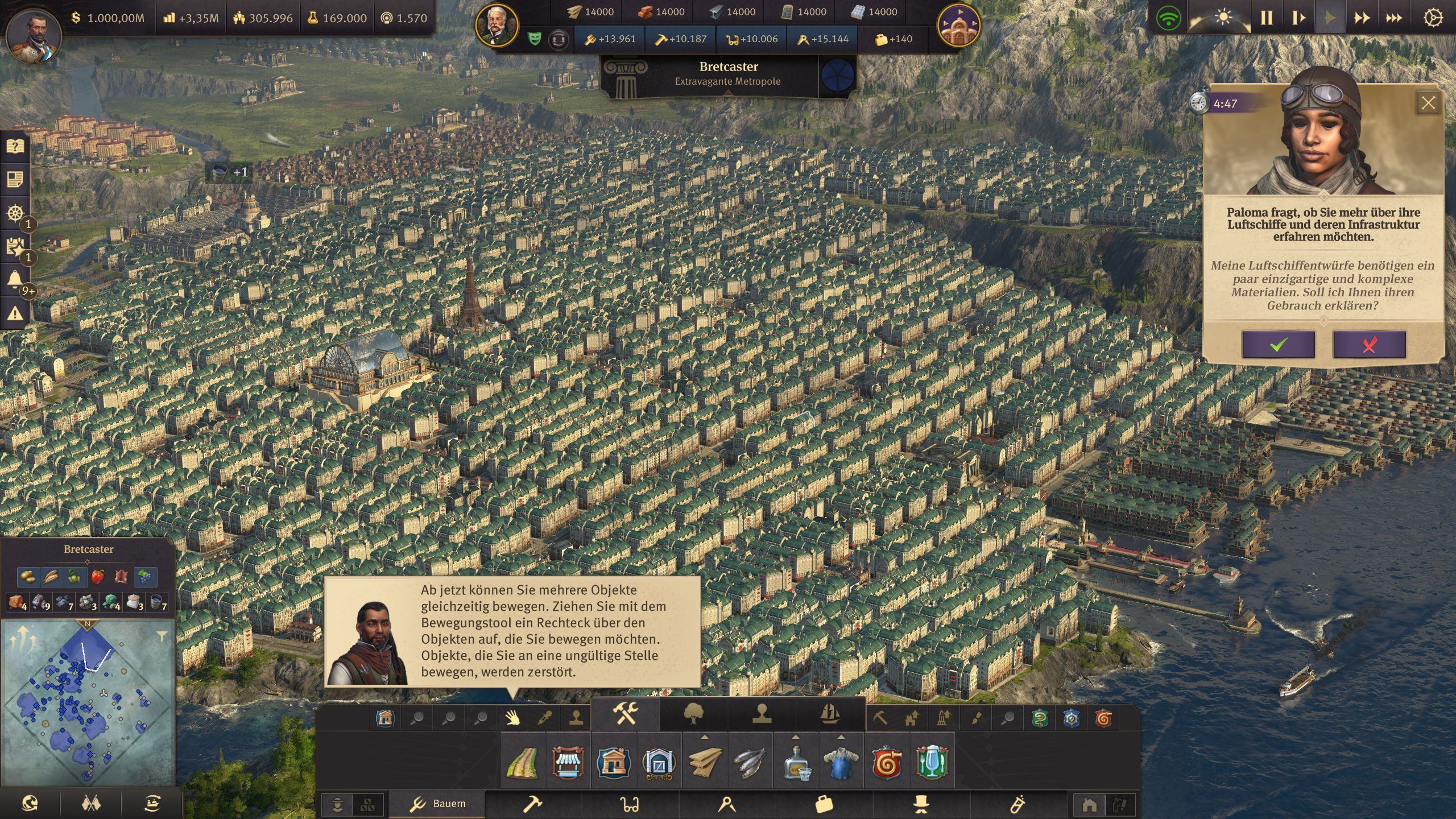
Task: Select the fish build icon
Action: 750,762
